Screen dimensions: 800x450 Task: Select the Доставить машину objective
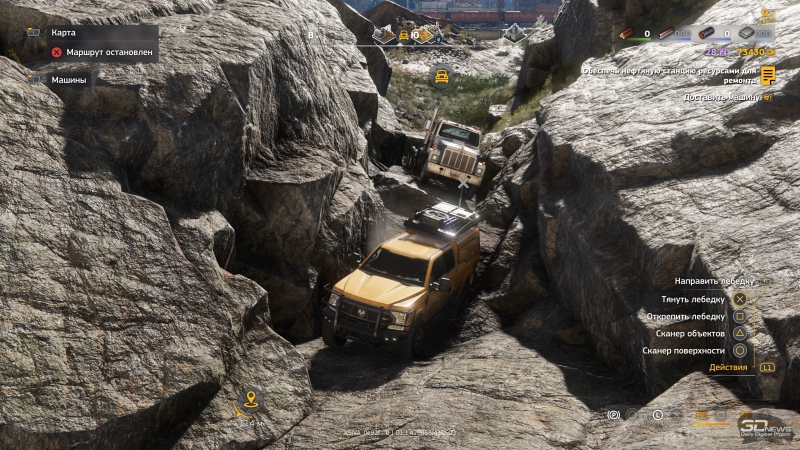tap(722, 98)
